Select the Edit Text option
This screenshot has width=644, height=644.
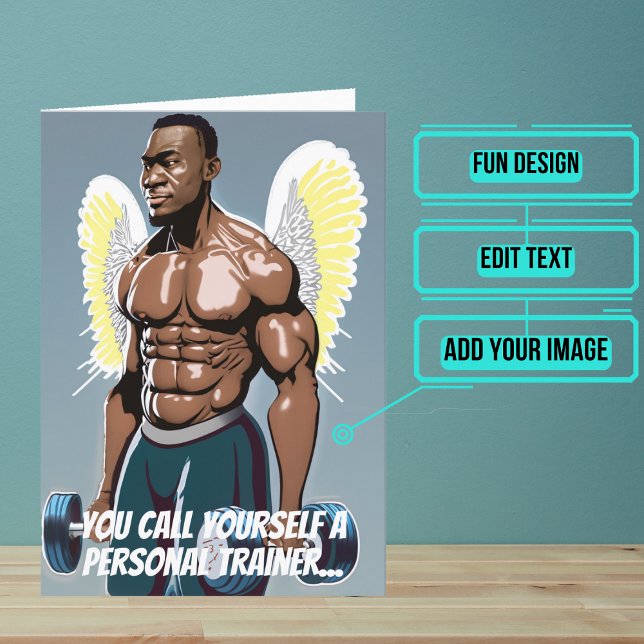click(526, 258)
